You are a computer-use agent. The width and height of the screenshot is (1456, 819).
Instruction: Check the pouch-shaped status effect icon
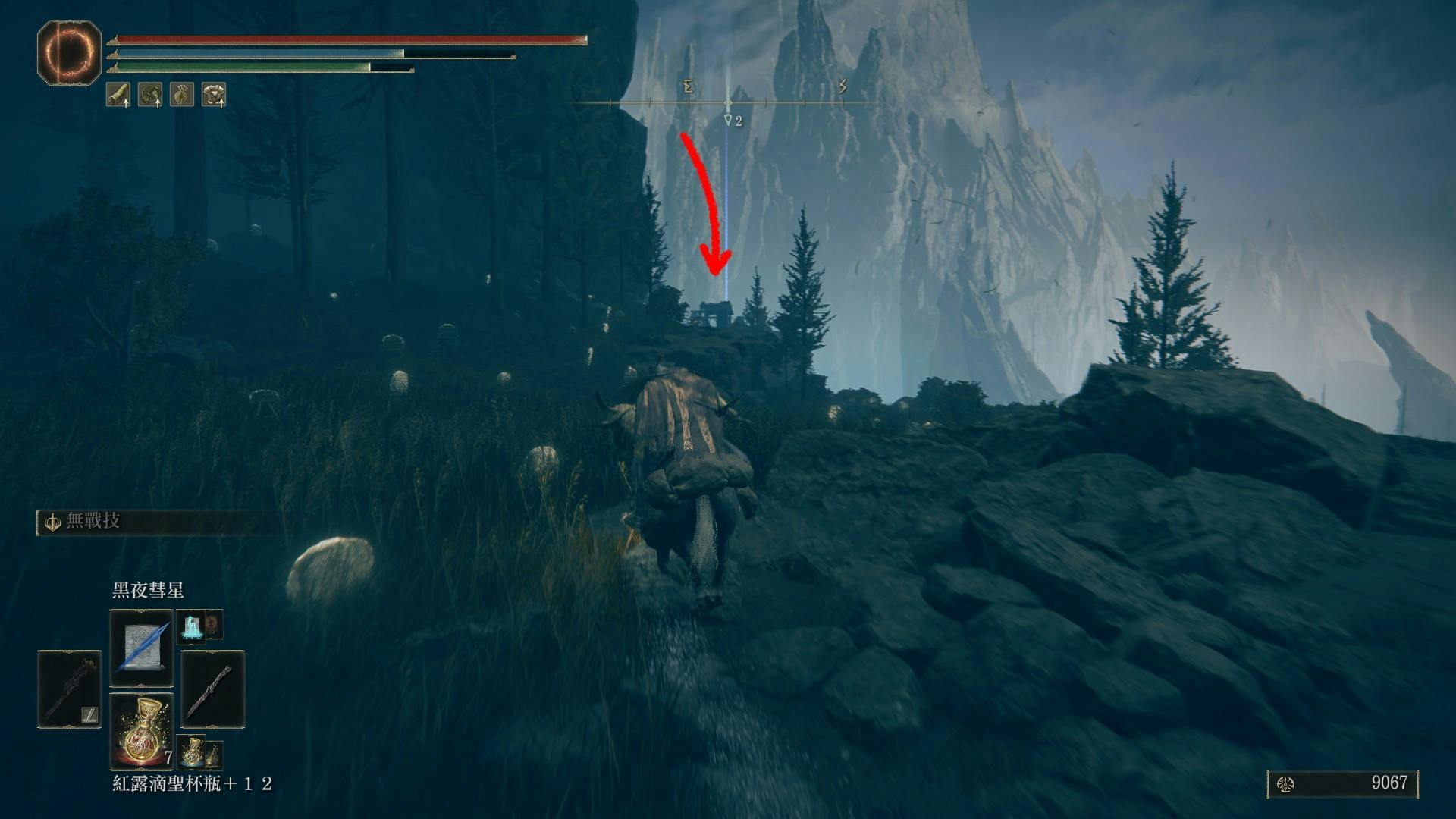pyautogui.click(x=182, y=95)
